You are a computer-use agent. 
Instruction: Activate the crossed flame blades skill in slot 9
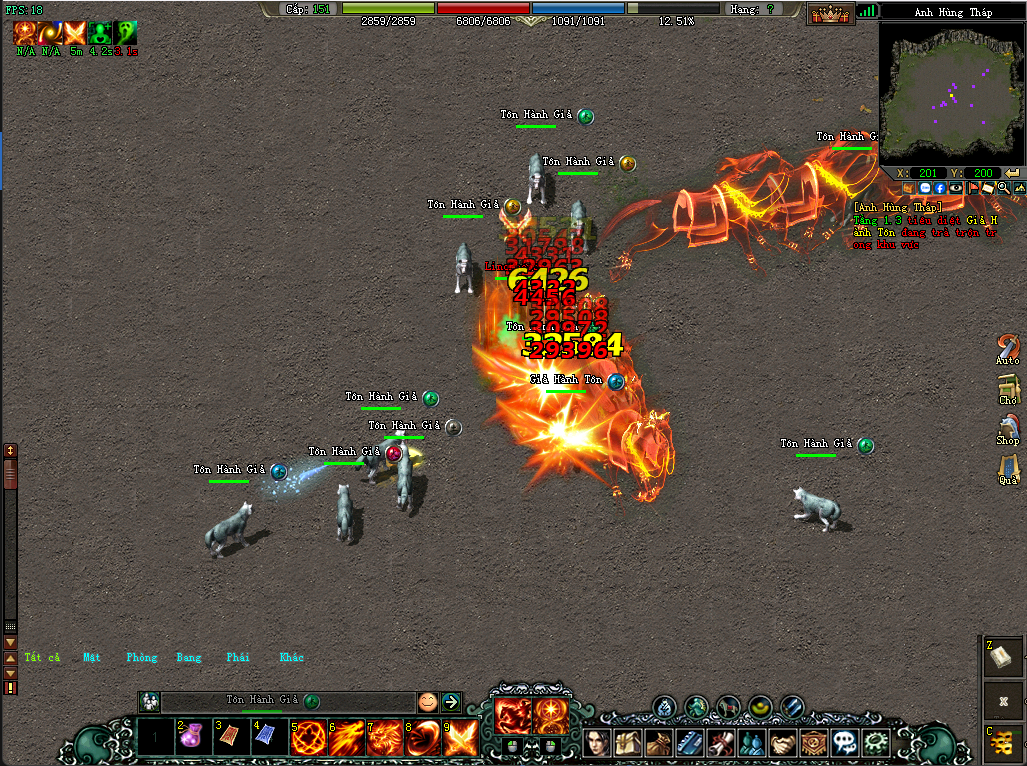pyautogui.click(x=460, y=738)
